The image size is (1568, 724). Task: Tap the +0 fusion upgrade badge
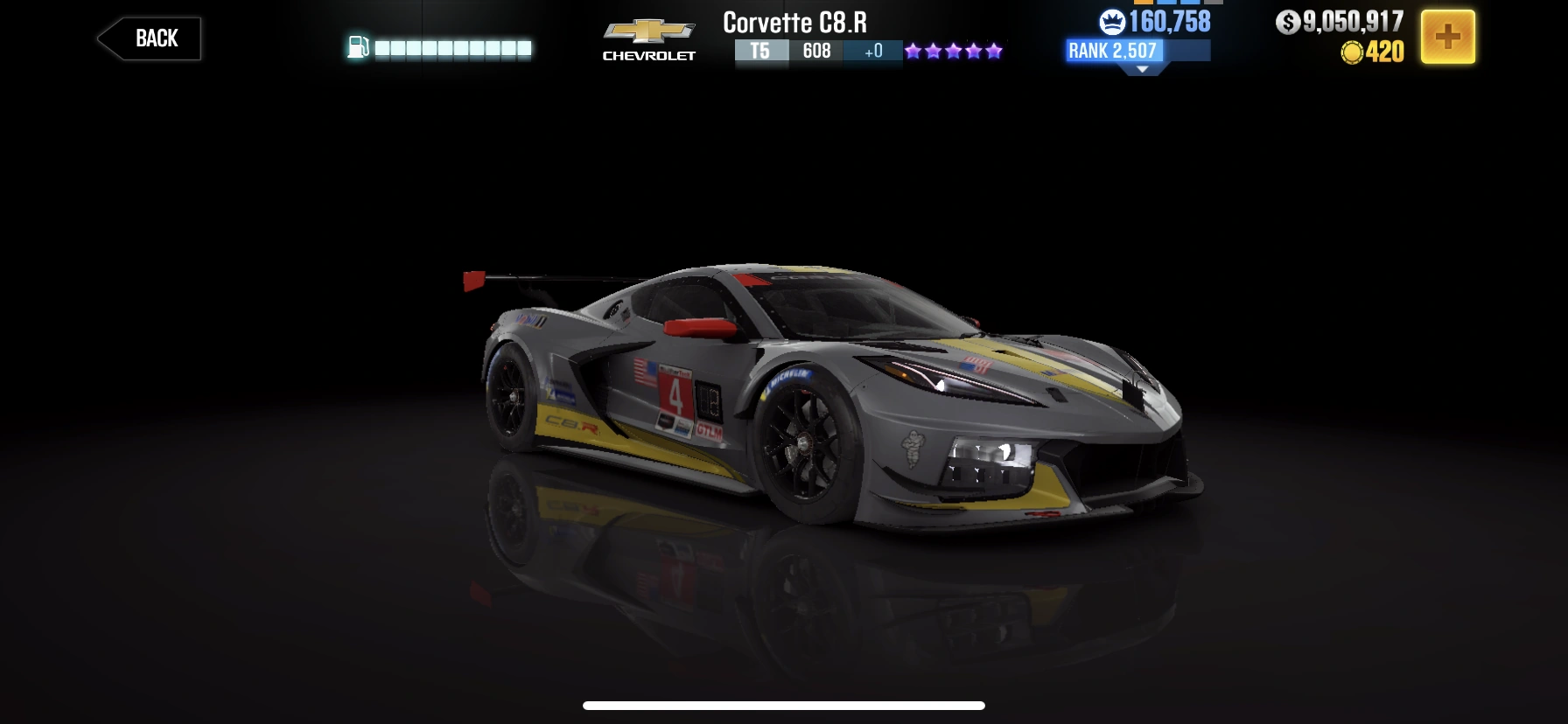[871, 52]
